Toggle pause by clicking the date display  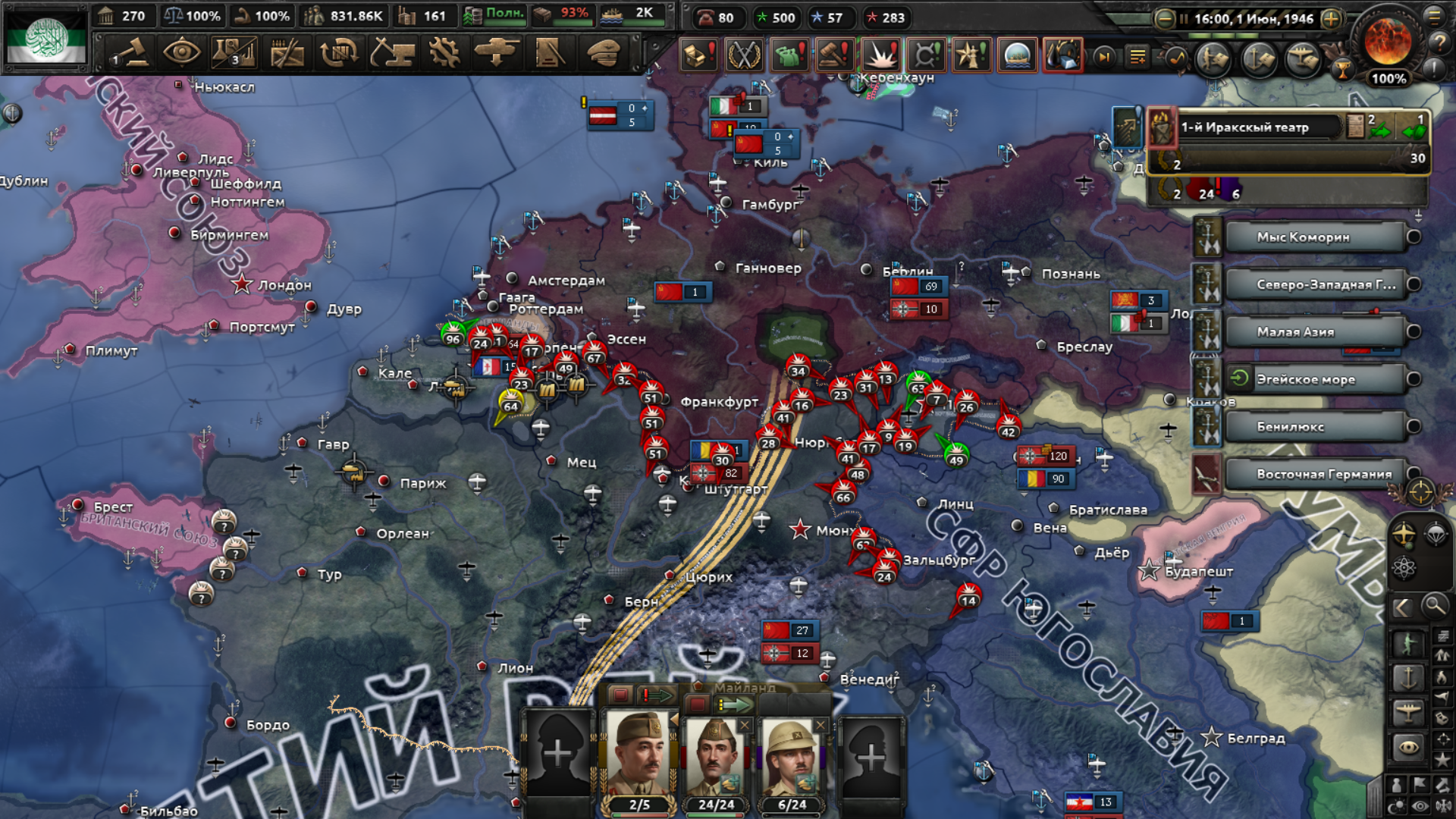(x=1253, y=19)
